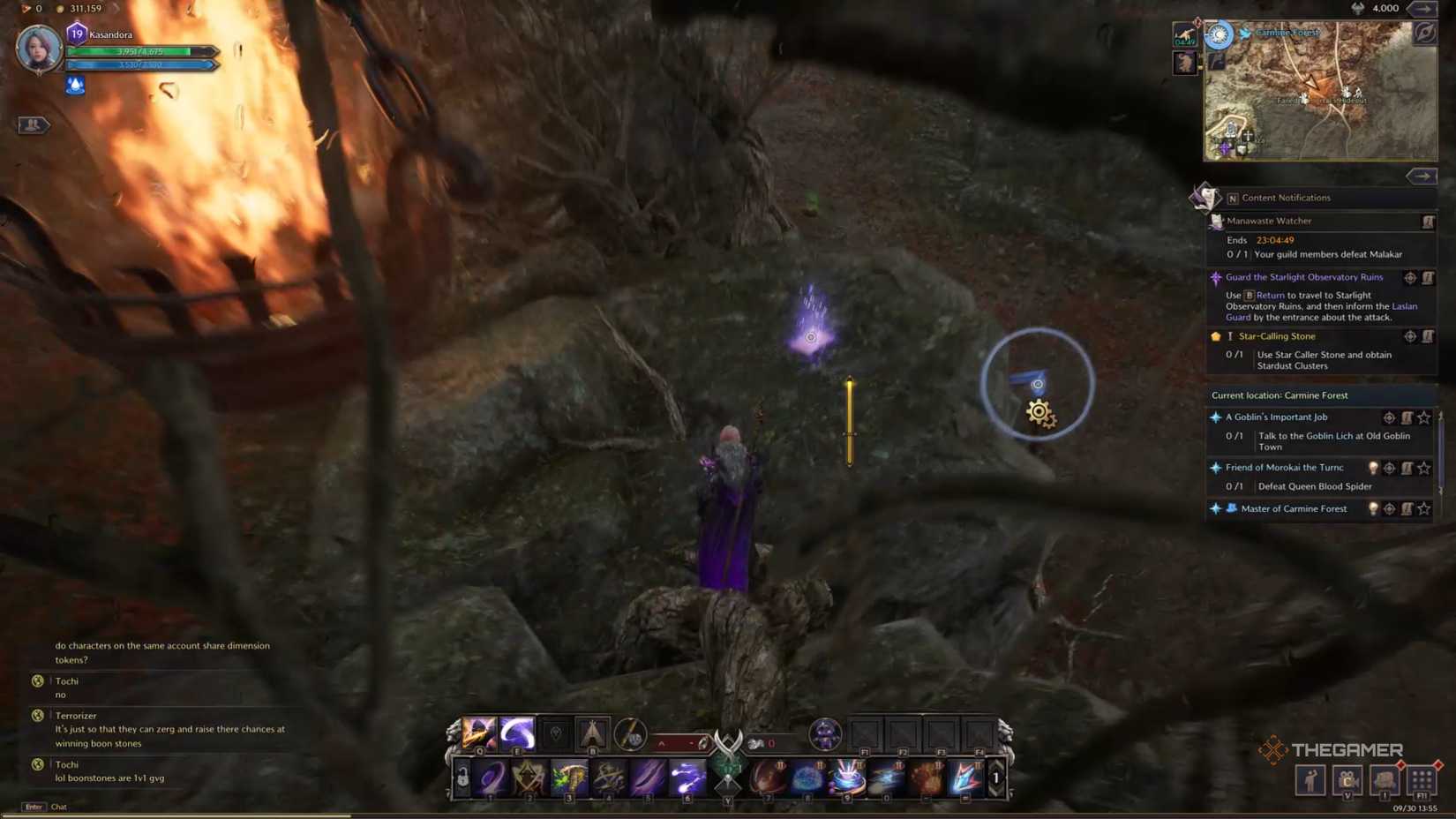1456x819 pixels.
Task: Open video/camera mode with the C camera icon
Action: (1348, 781)
